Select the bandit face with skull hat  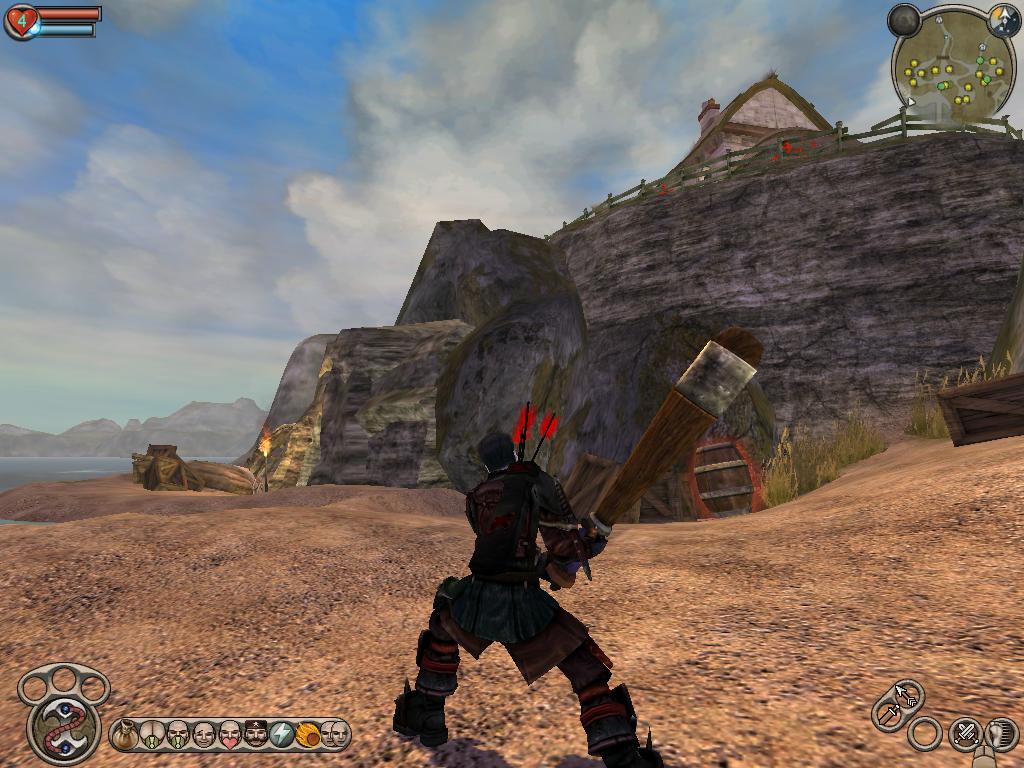[x=256, y=735]
